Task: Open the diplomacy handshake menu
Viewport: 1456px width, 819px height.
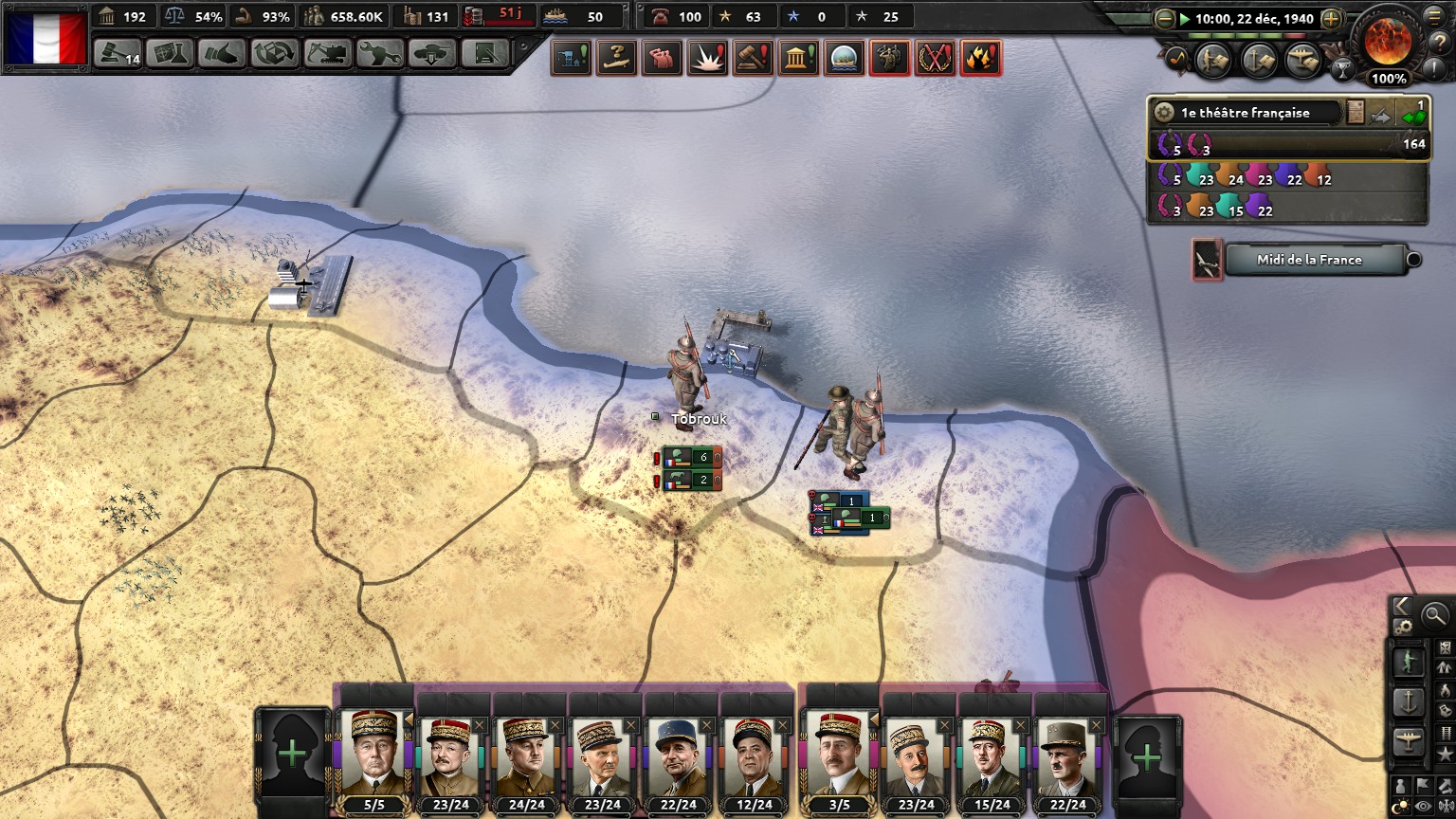Action: tap(222, 54)
